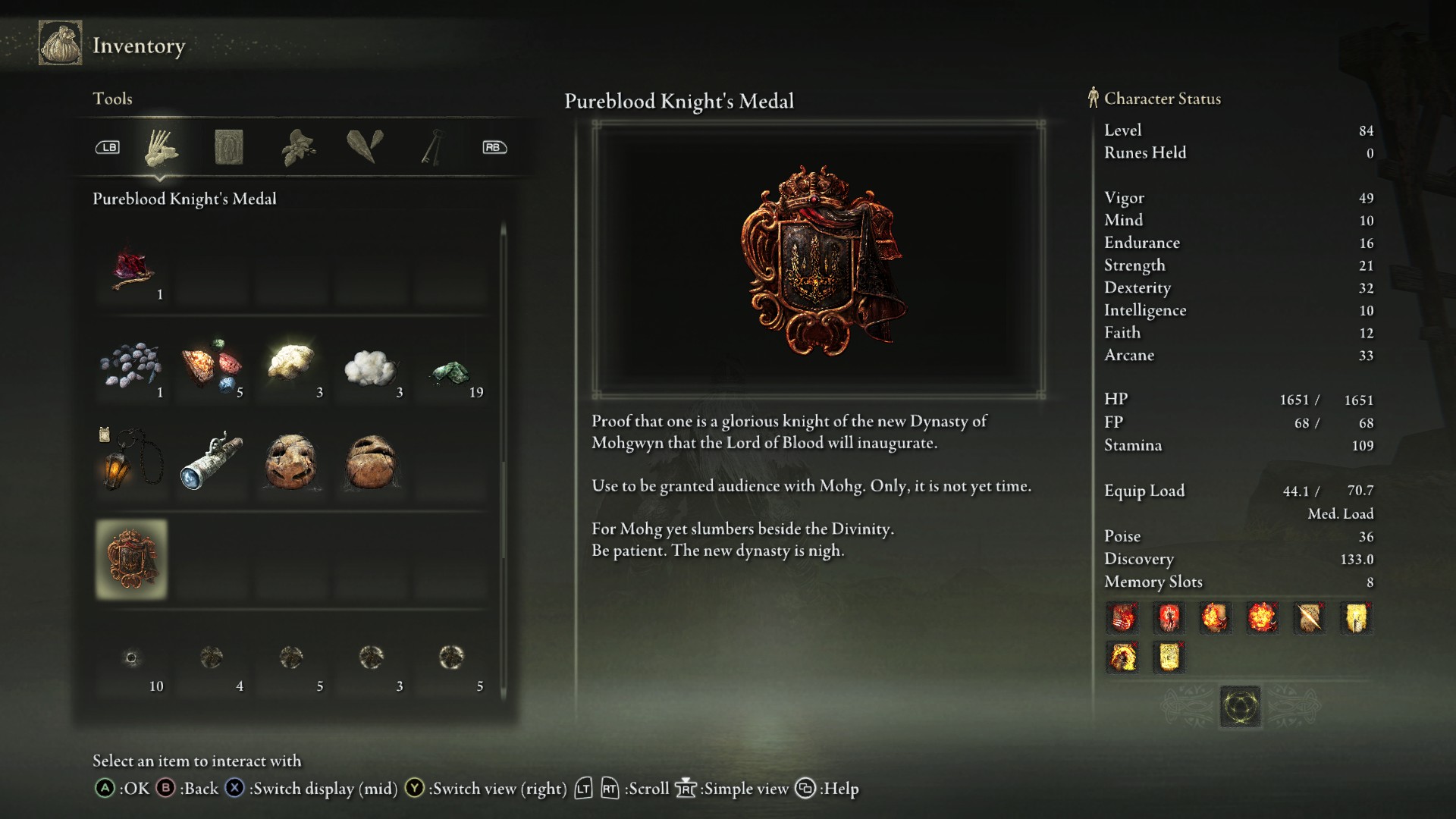This screenshot has height=819, width=1456.
Task: Select the red claw slash incantation icon
Action: (x=1122, y=618)
